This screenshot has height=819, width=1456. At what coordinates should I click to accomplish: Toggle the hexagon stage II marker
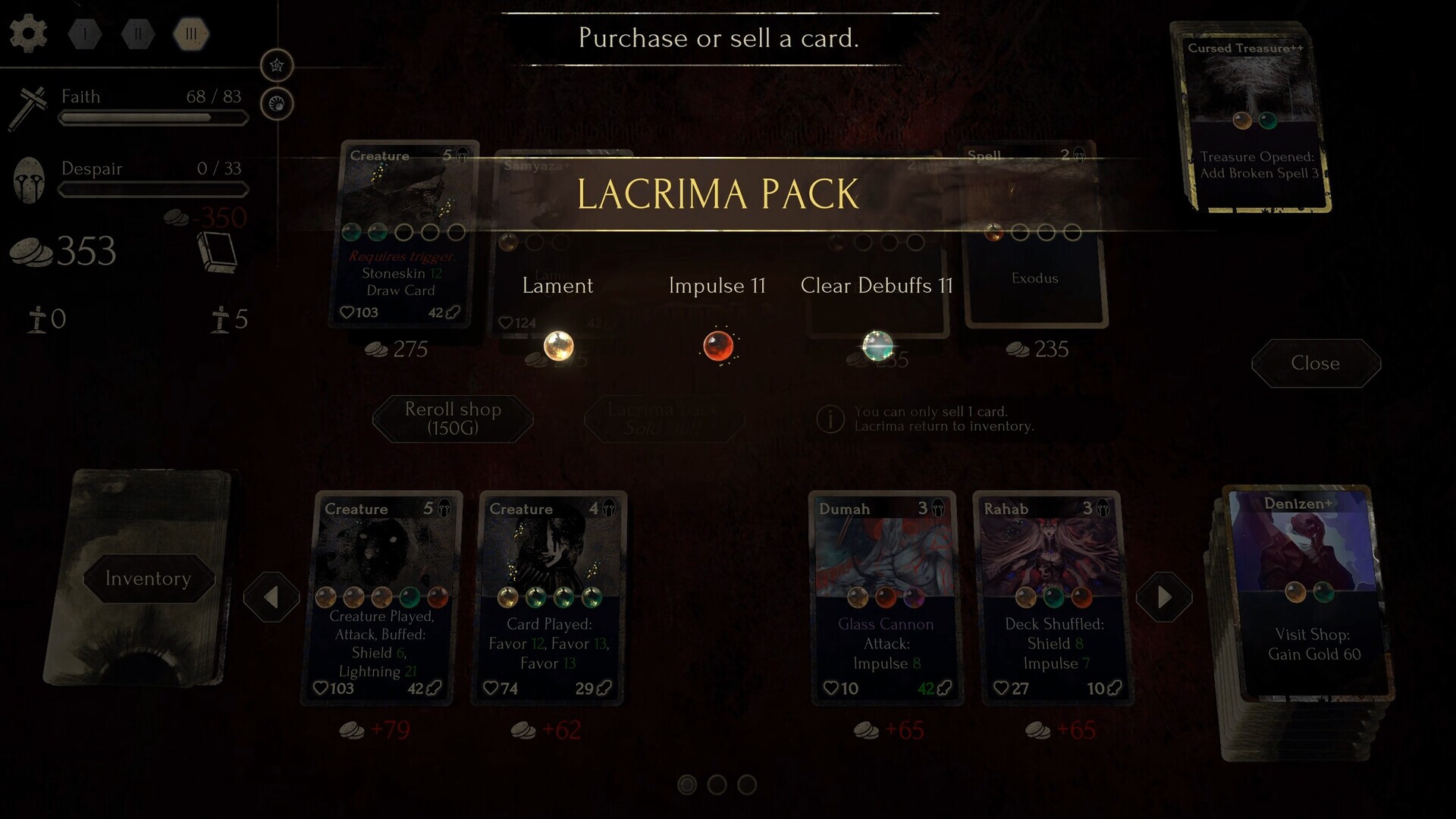pos(139,33)
